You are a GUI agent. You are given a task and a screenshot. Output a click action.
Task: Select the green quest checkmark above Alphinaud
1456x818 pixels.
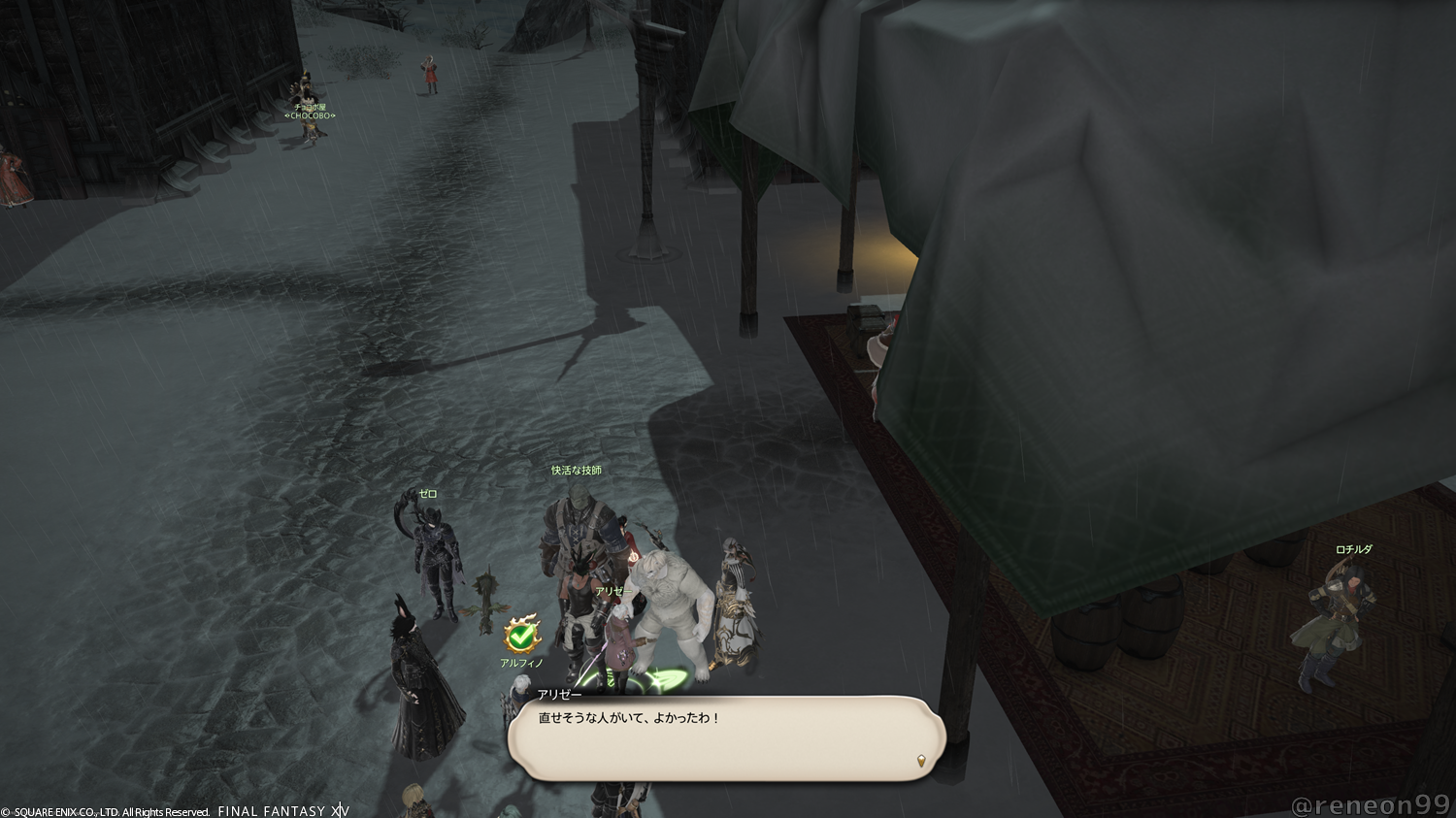tap(522, 637)
